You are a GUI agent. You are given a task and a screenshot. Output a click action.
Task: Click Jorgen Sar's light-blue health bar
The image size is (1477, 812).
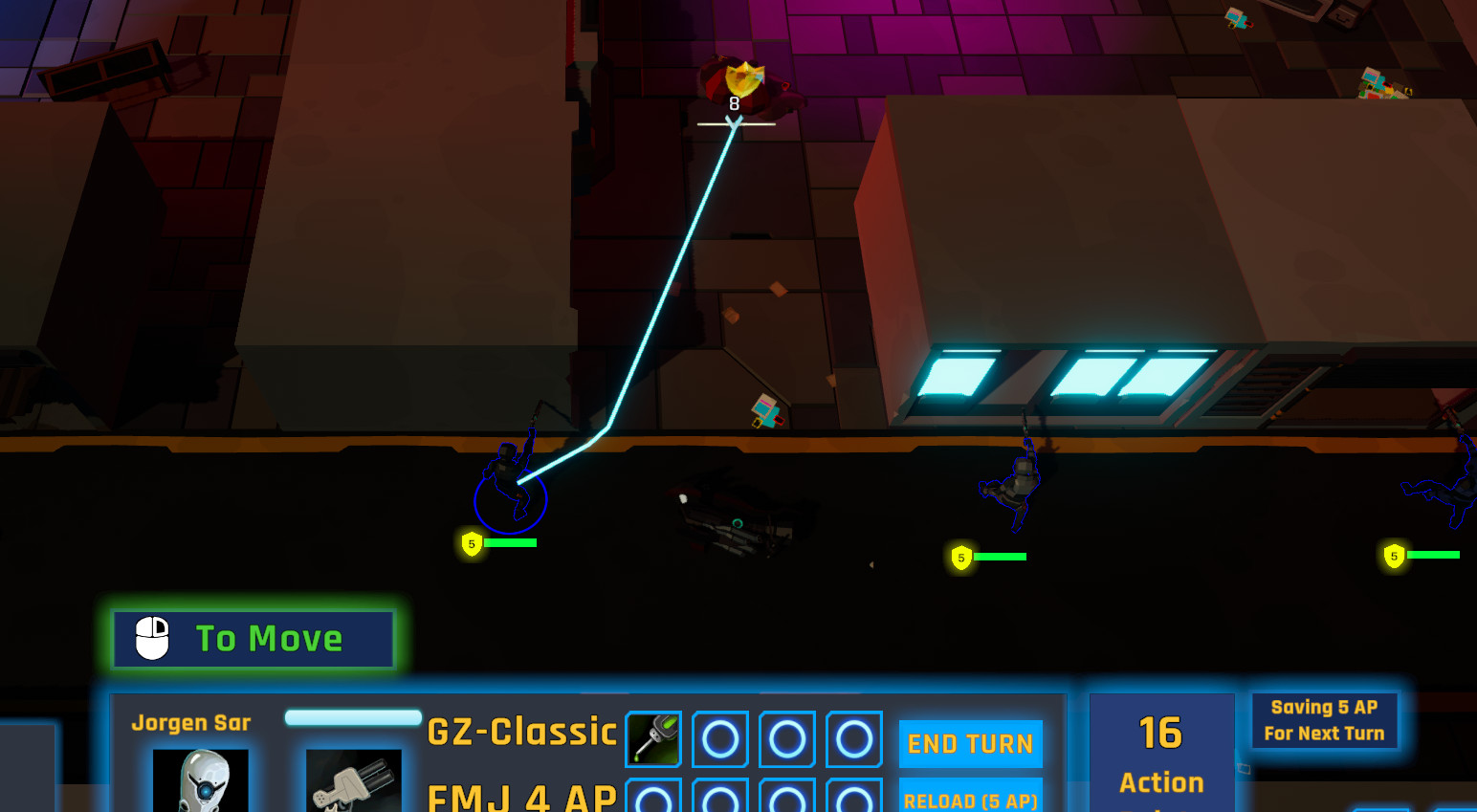click(x=353, y=717)
